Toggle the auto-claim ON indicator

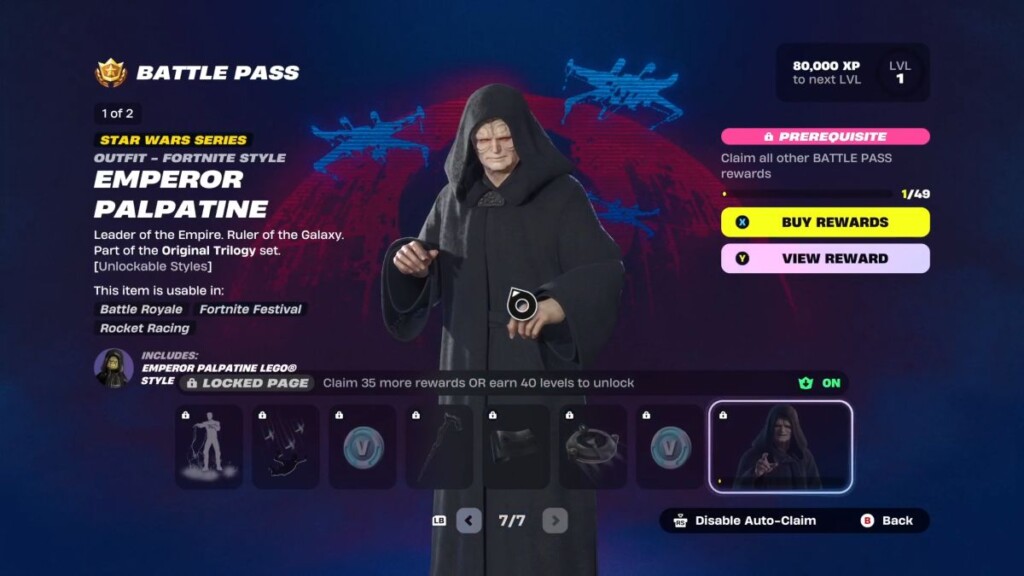pos(821,383)
